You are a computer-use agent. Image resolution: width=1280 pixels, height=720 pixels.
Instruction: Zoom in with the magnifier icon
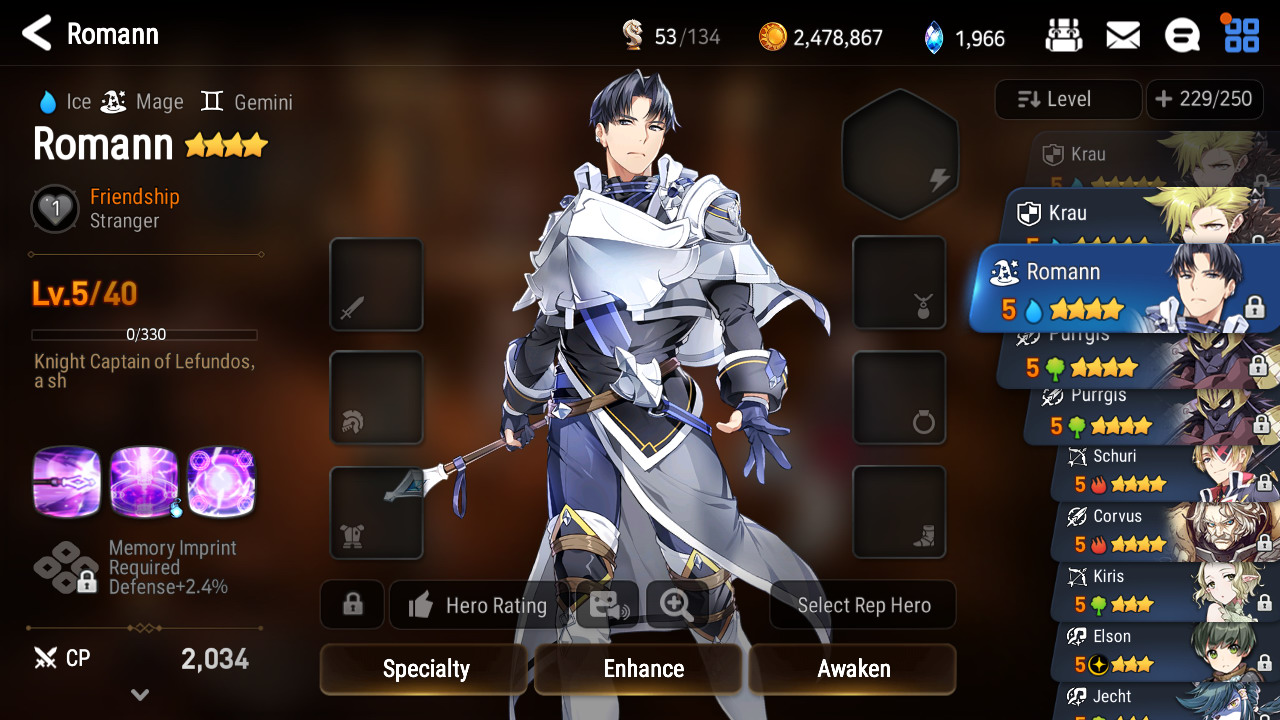pos(677,605)
